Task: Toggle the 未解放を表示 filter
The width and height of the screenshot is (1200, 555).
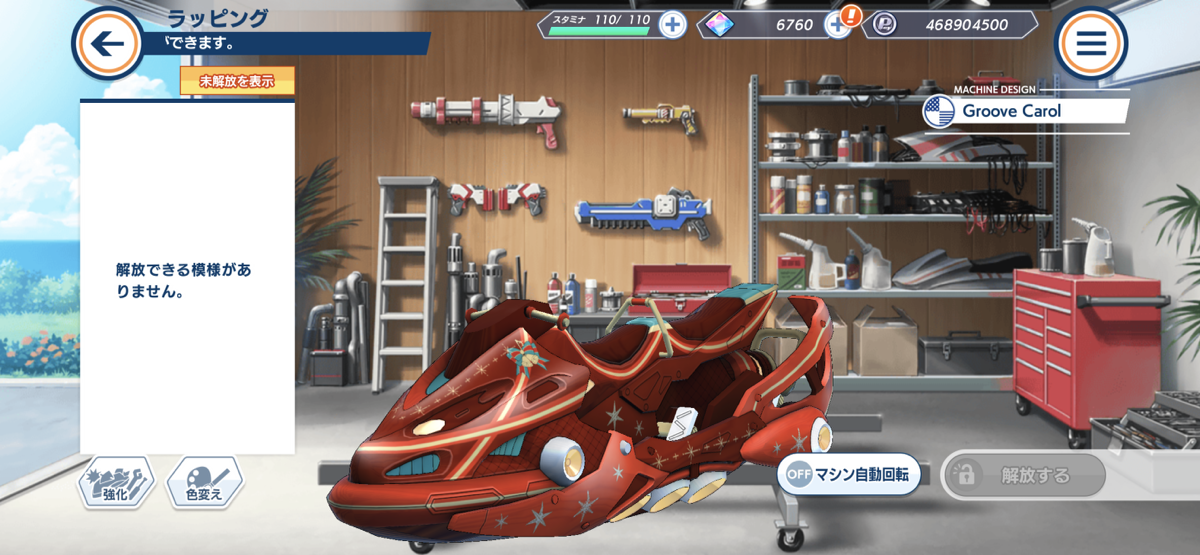Action: click(237, 81)
